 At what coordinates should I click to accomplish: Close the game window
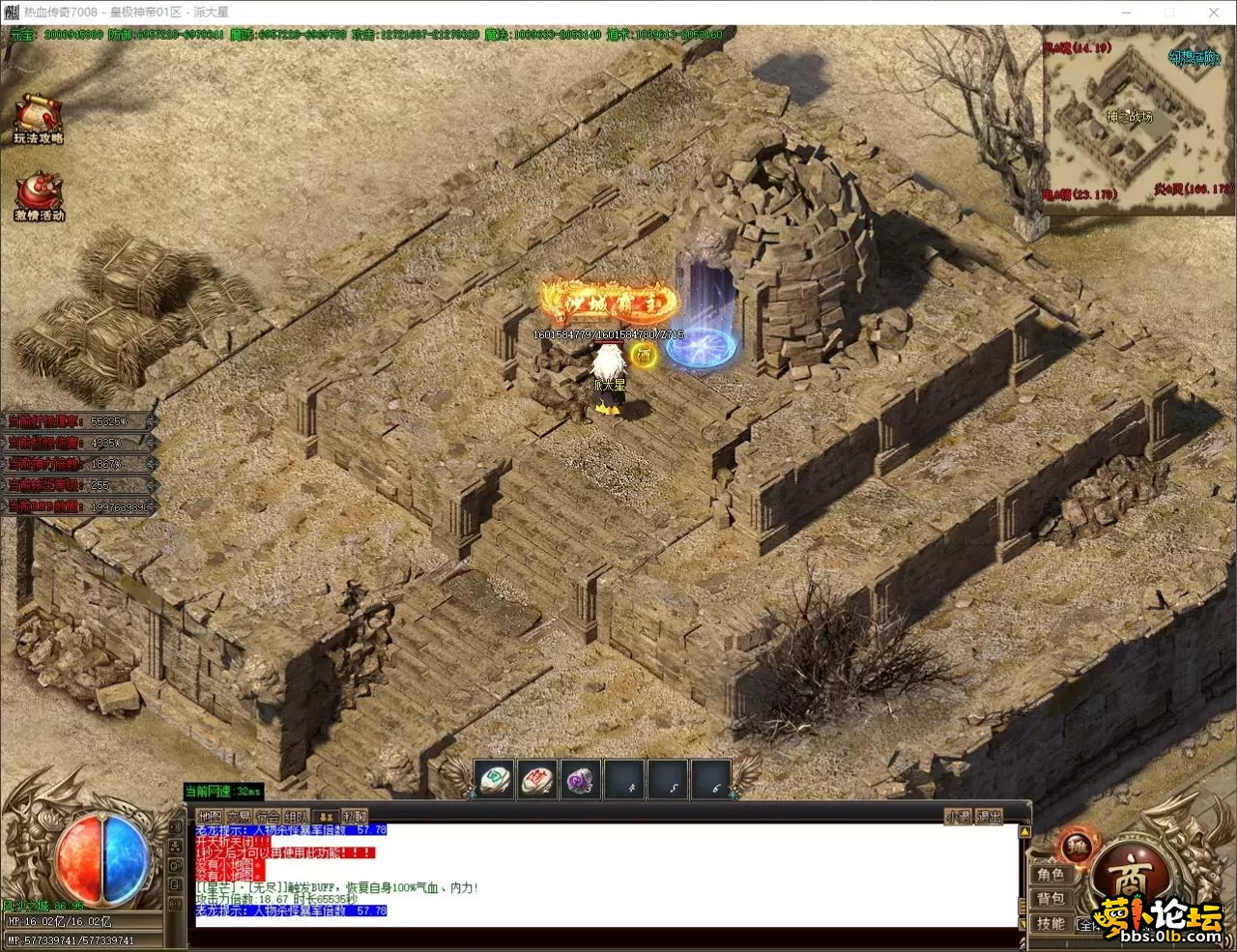coord(1214,13)
